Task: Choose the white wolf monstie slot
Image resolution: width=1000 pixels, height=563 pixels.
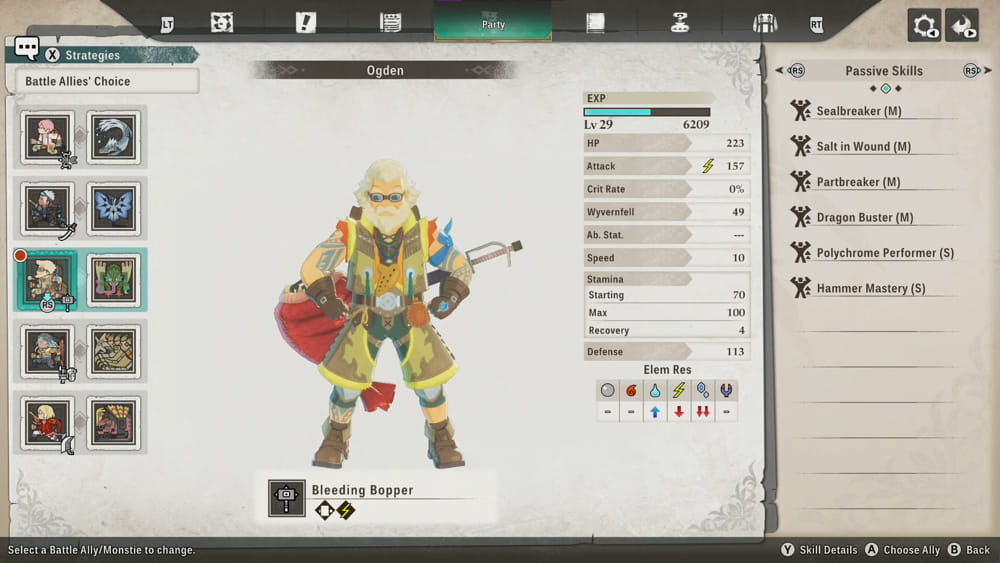Action: 114,137
